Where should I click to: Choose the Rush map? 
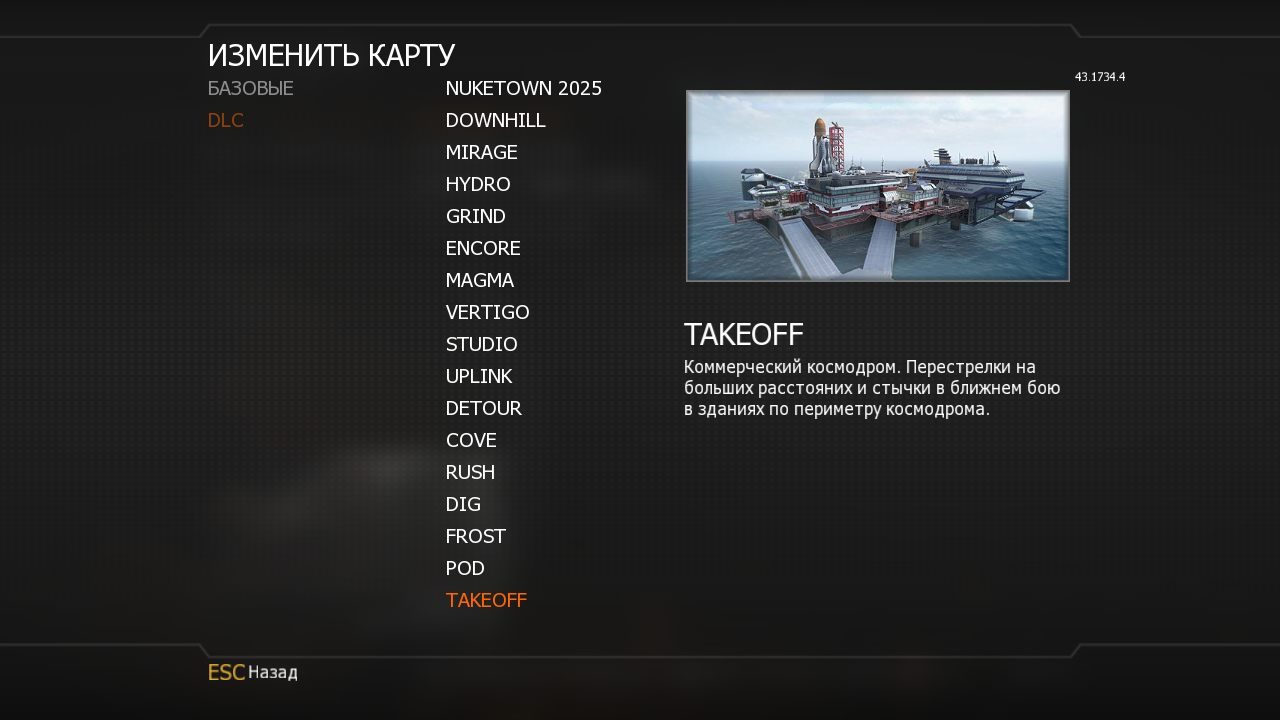pos(470,473)
